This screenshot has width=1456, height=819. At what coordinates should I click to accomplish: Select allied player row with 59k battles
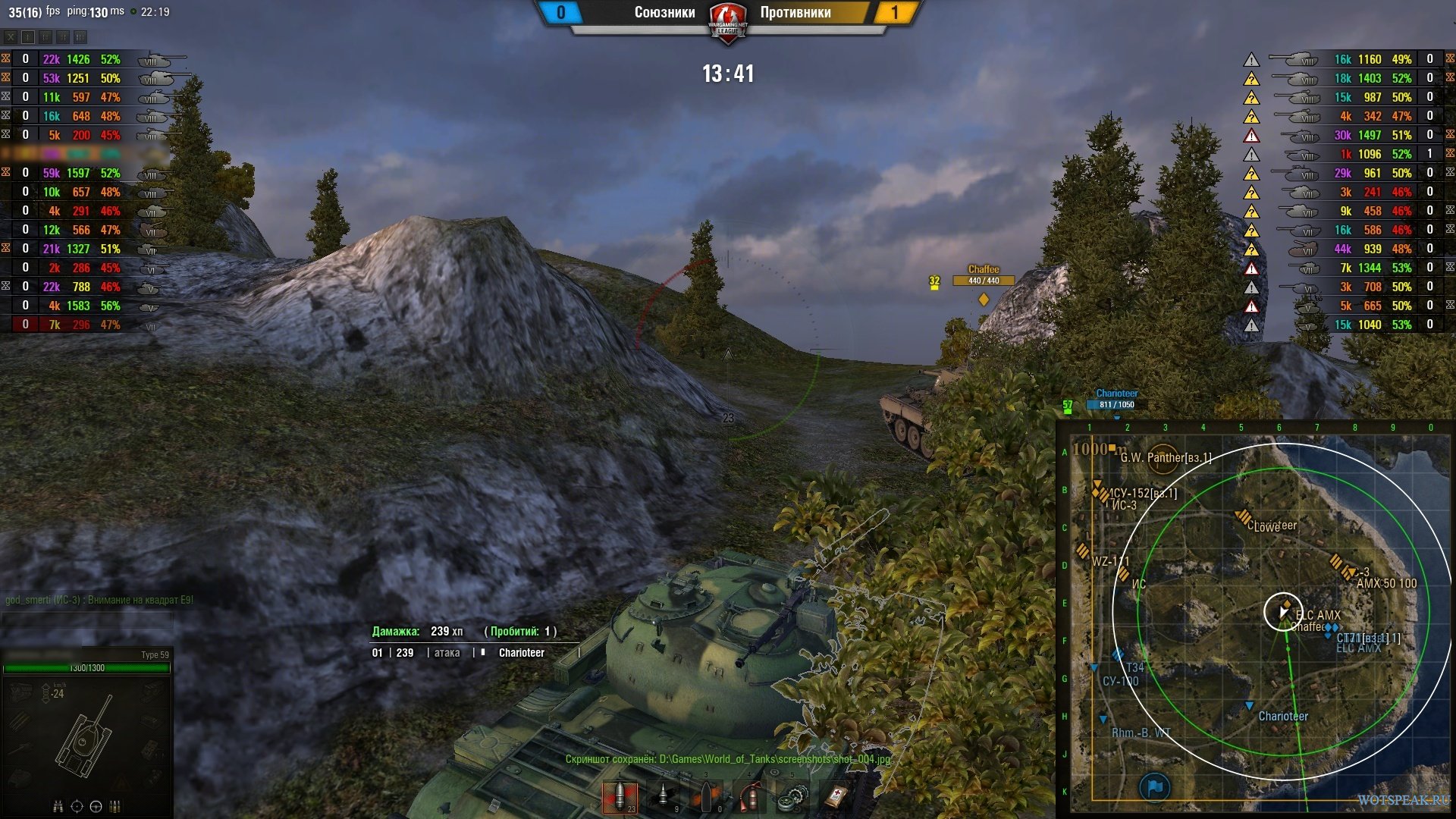pos(83,173)
